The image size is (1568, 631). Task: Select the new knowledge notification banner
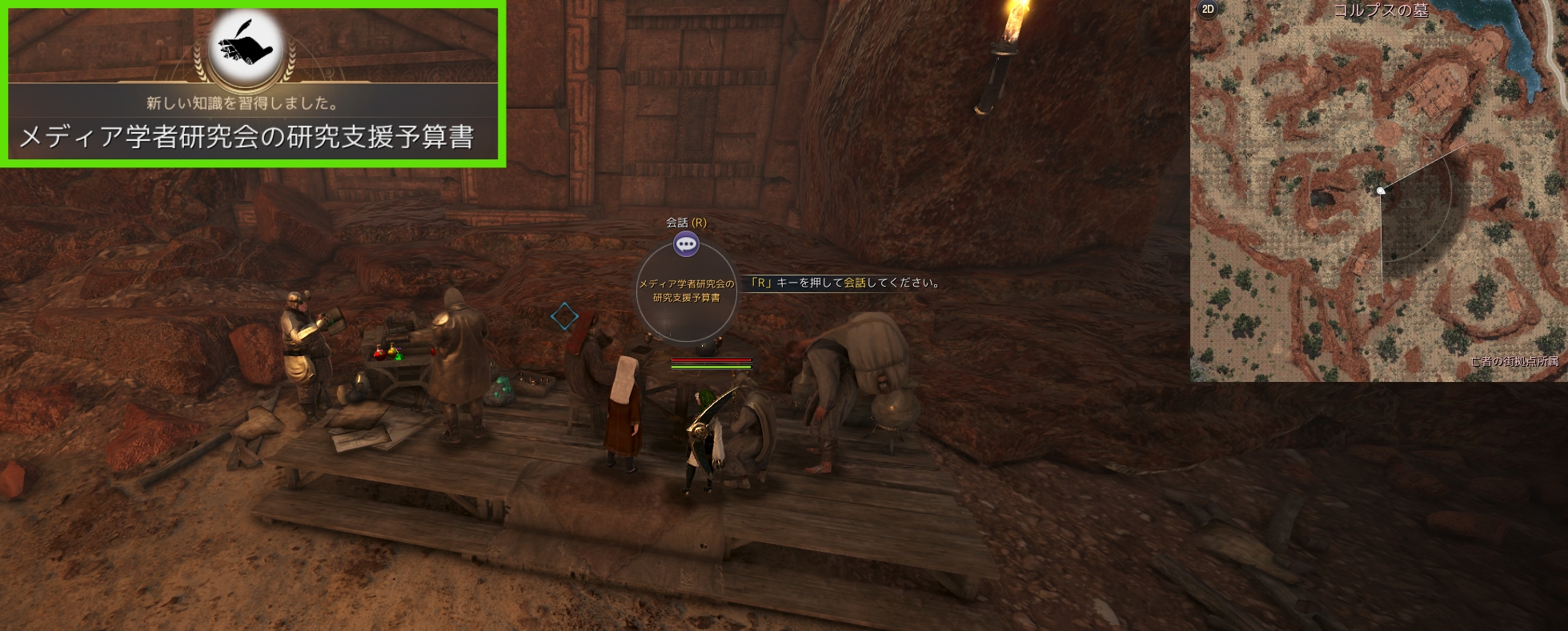point(252,84)
